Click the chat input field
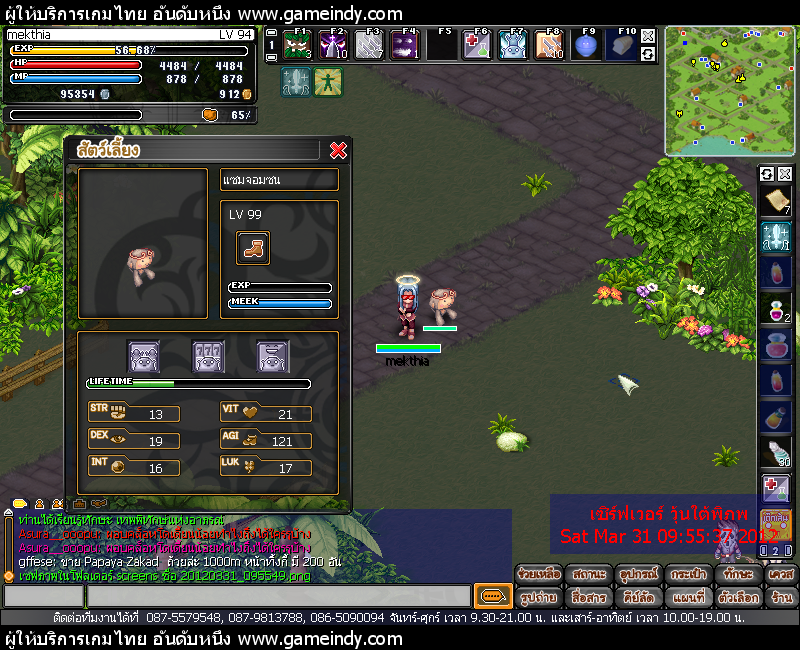 tap(235, 597)
